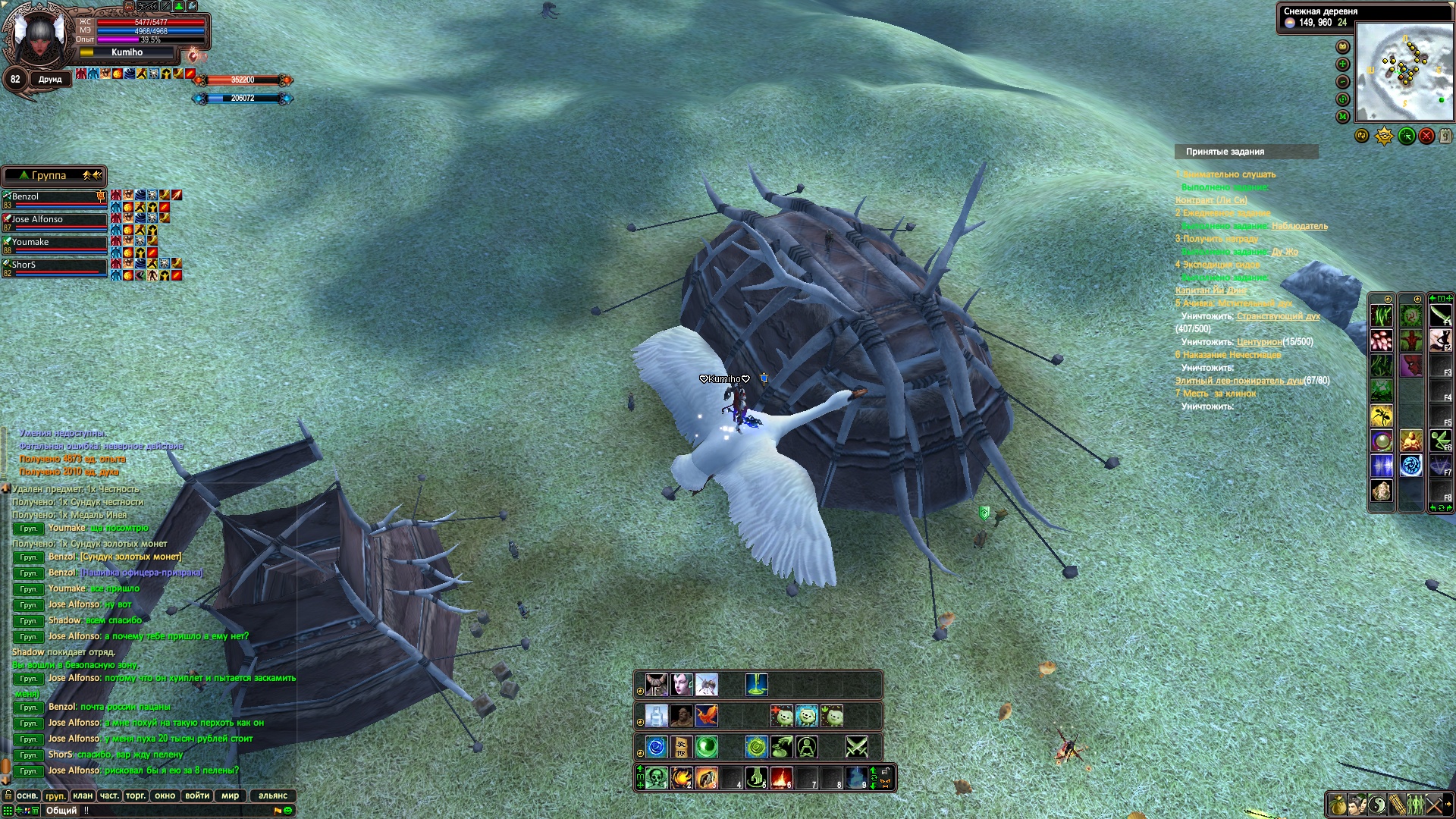Open the Центурион quest target link
The image size is (1456, 819).
[1259, 342]
